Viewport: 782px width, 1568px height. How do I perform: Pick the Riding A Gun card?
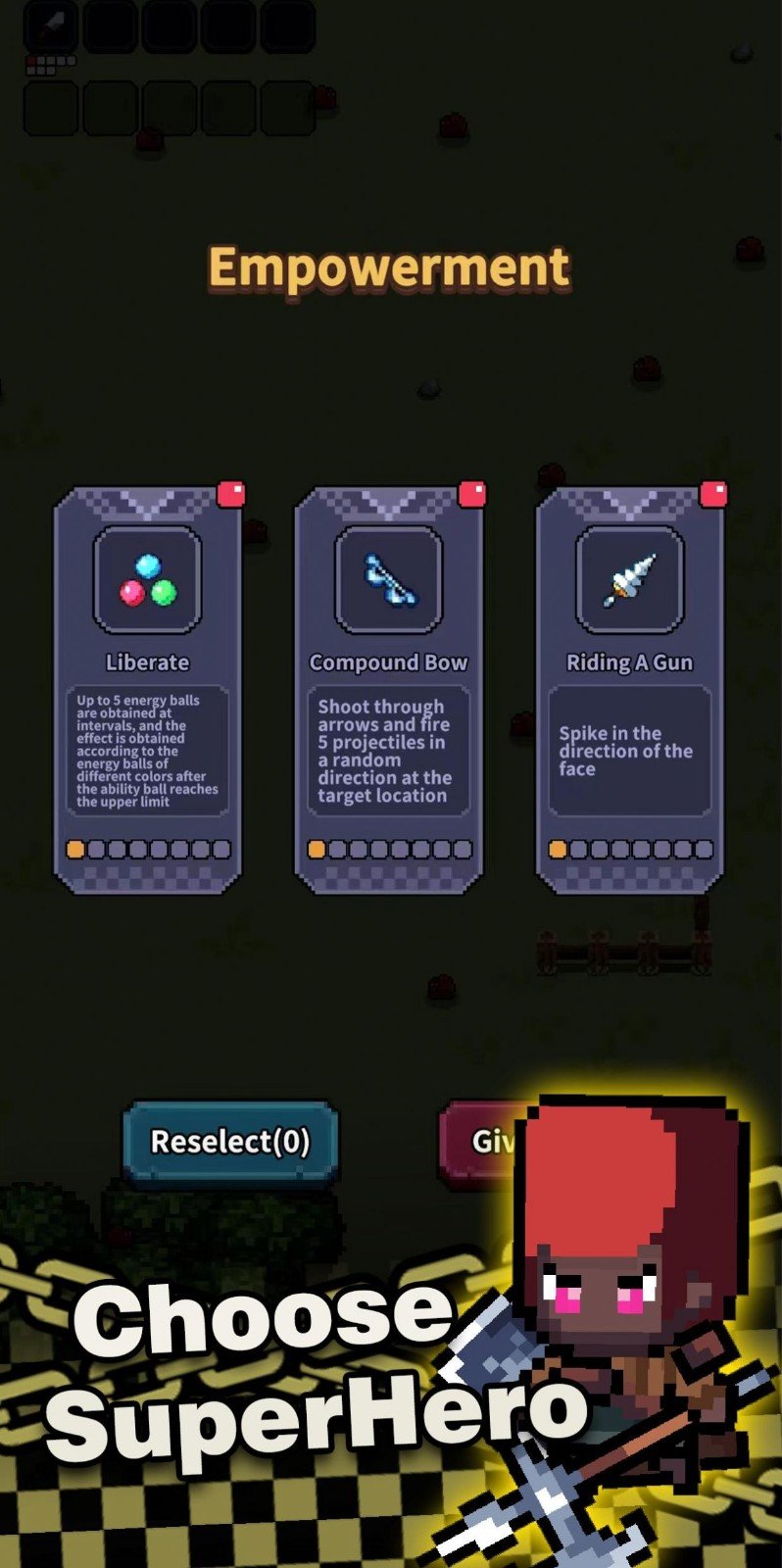[x=629, y=691]
